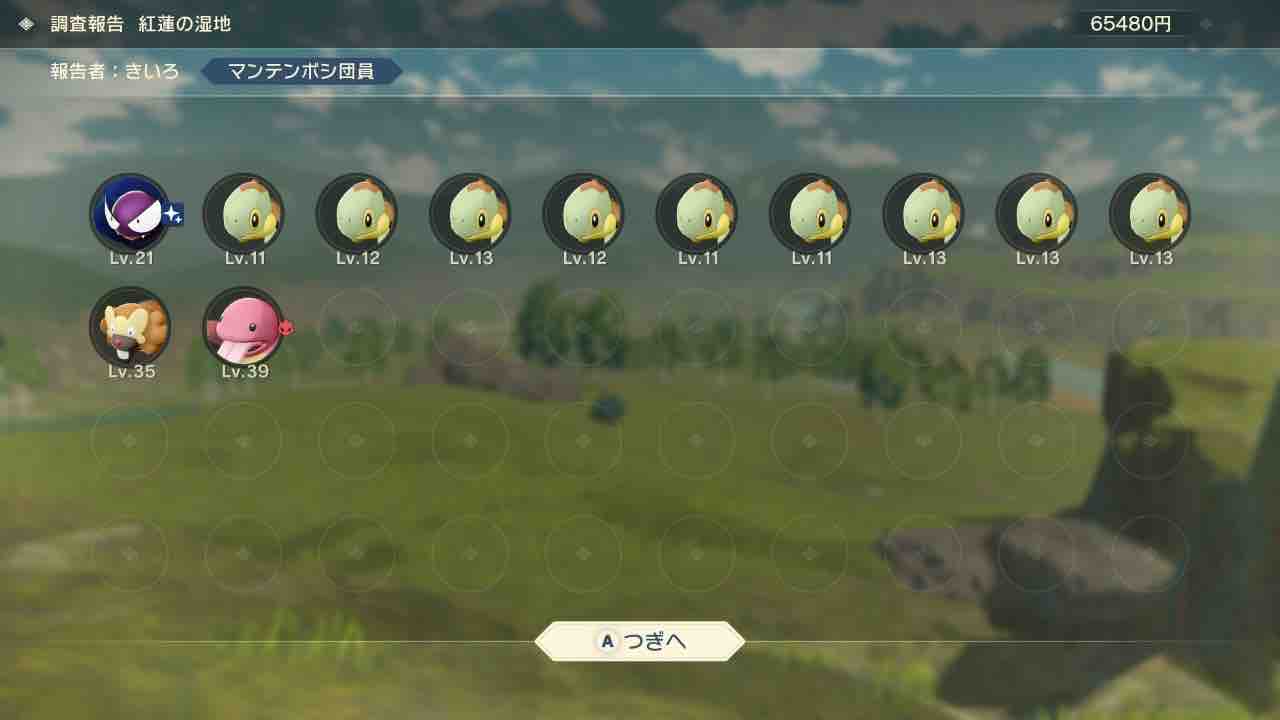The image size is (1280, 720).
Task: Choose the Lickitung Lv.39 icon
Action: point(244,327)
